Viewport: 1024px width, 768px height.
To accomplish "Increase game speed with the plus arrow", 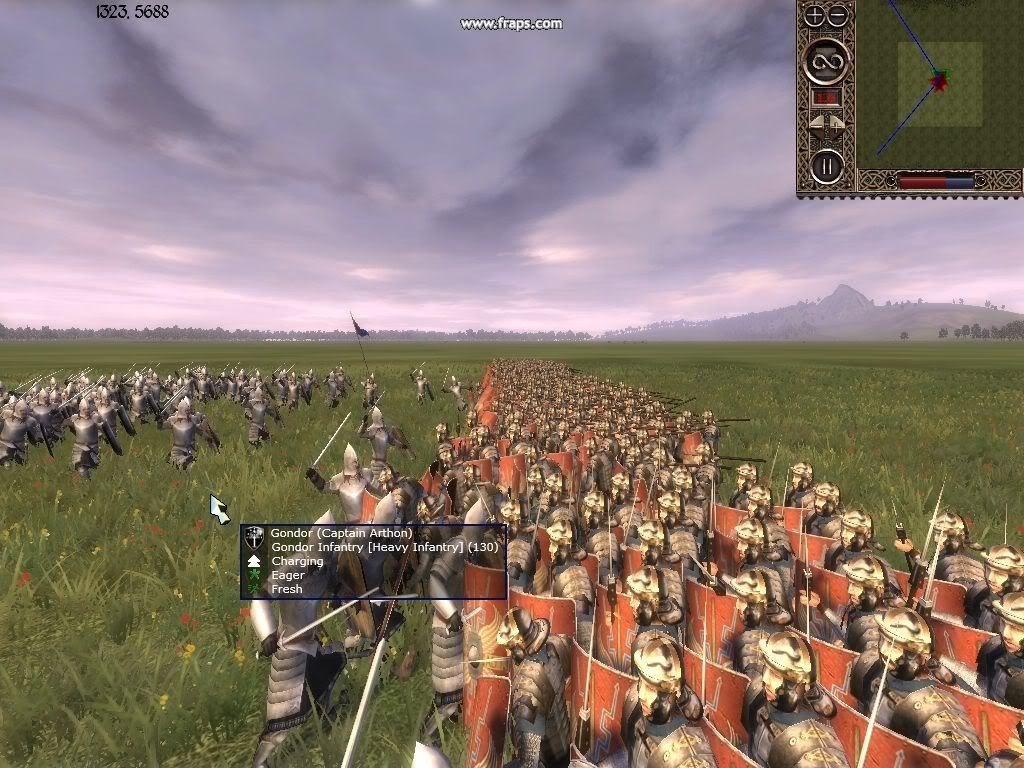I will point(838,125).
